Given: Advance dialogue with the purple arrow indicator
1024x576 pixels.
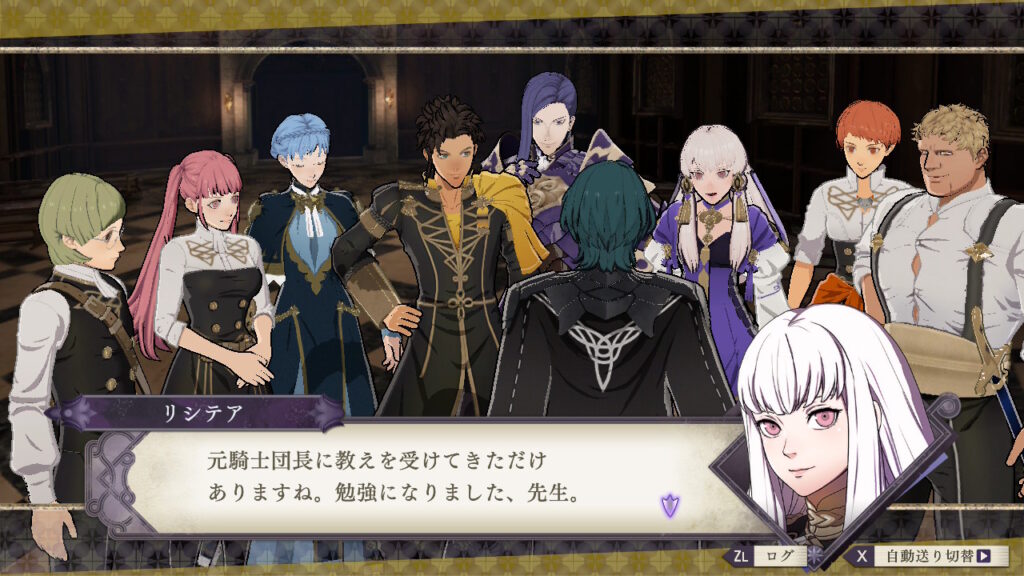Looking at the screenshot, I should pos(669,505).
